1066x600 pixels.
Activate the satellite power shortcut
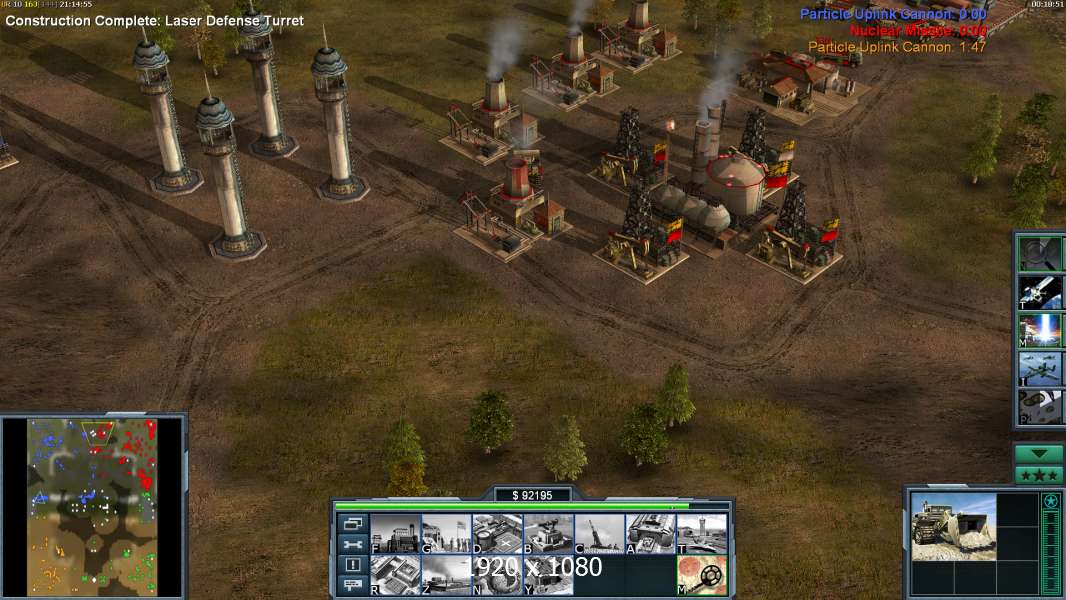pos(1040,292)
